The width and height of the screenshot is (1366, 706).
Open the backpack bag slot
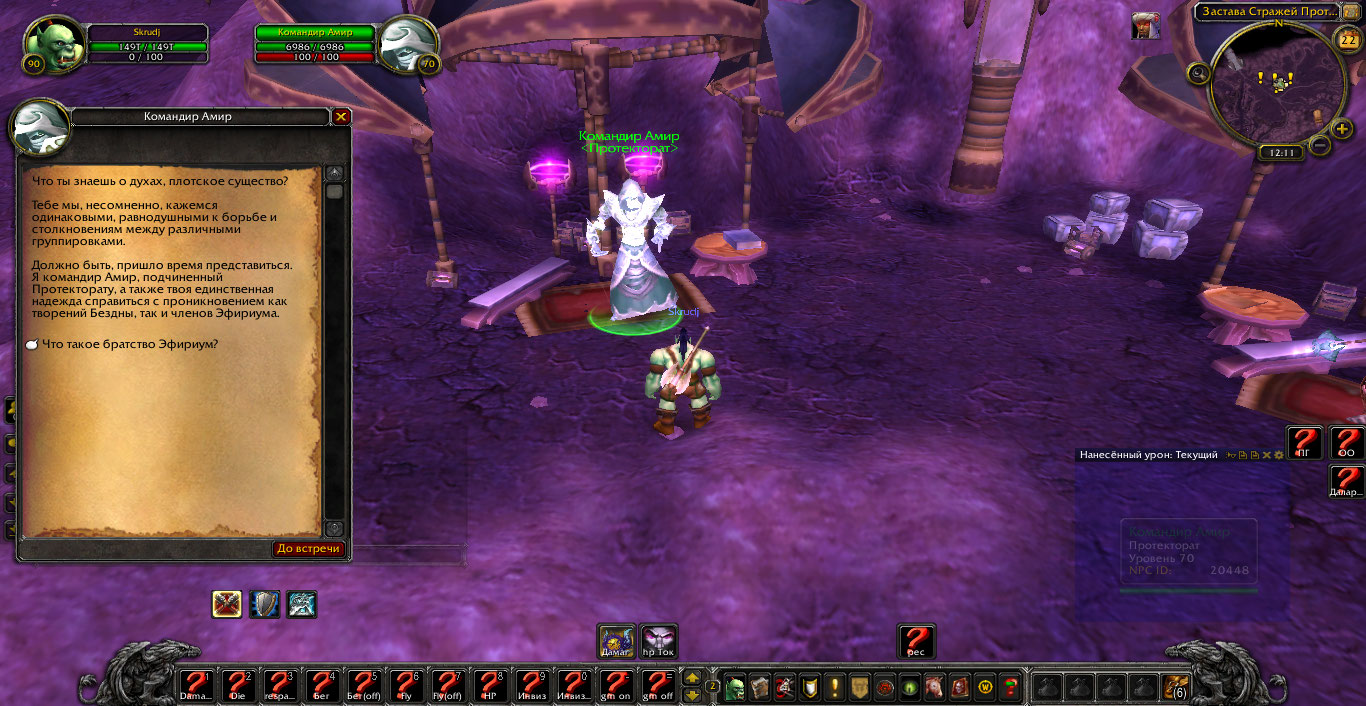(1175, 687)
